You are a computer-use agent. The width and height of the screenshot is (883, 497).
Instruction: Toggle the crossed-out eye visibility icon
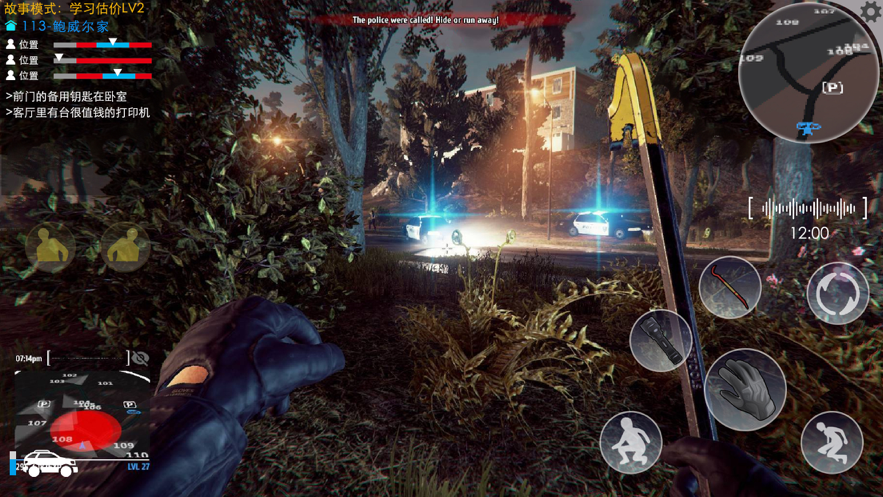point(140,358)
